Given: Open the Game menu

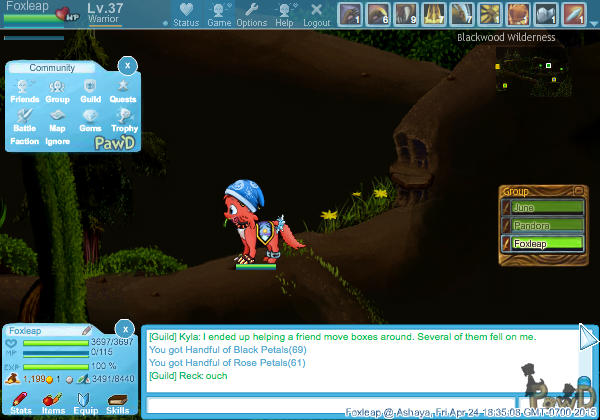Looking at the screenshot, I should point(219,14).
